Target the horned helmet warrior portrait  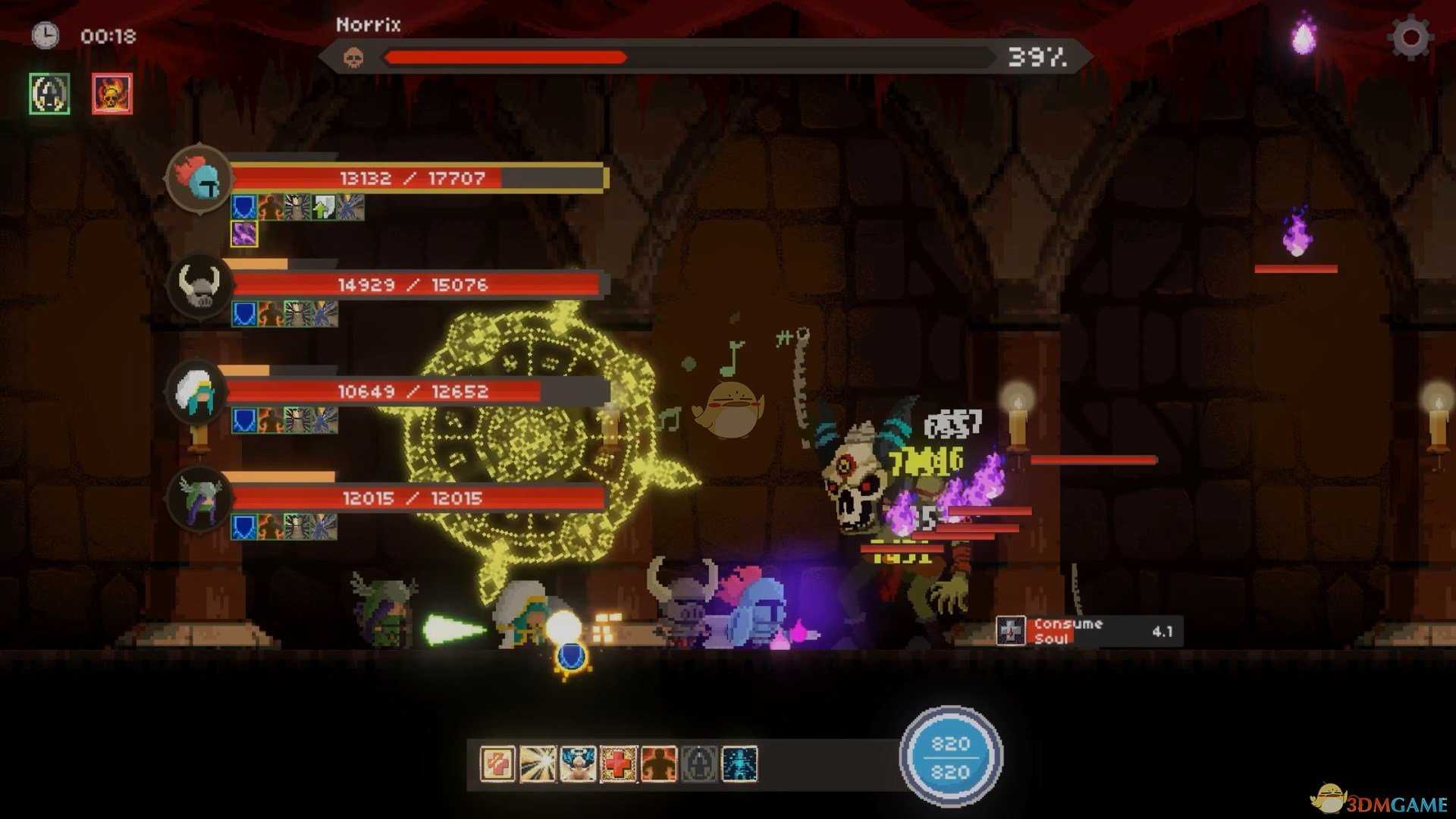(199, 286)
